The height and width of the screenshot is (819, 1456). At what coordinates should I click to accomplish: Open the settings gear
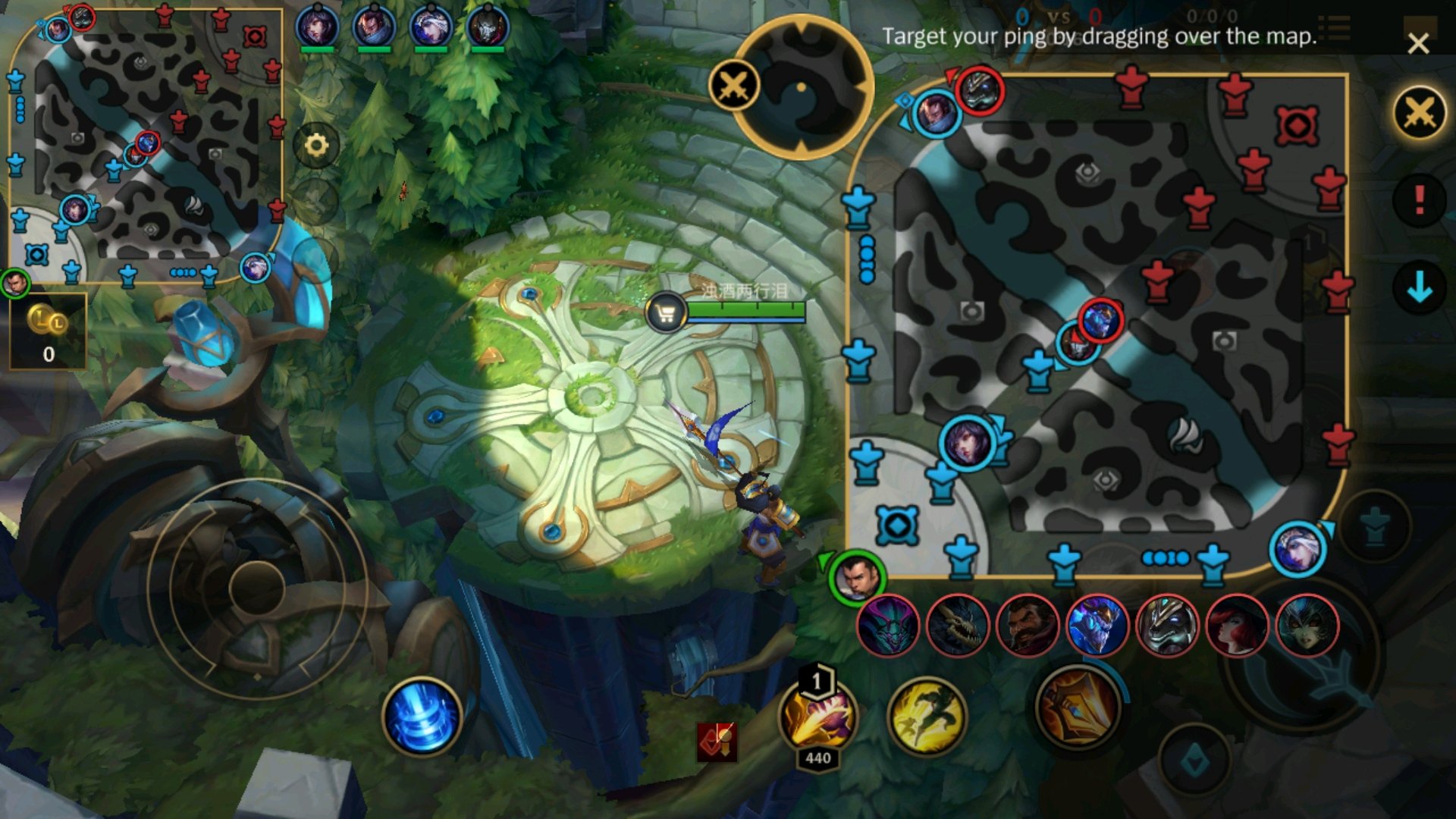pyautogui.click(x=316, y=145)
